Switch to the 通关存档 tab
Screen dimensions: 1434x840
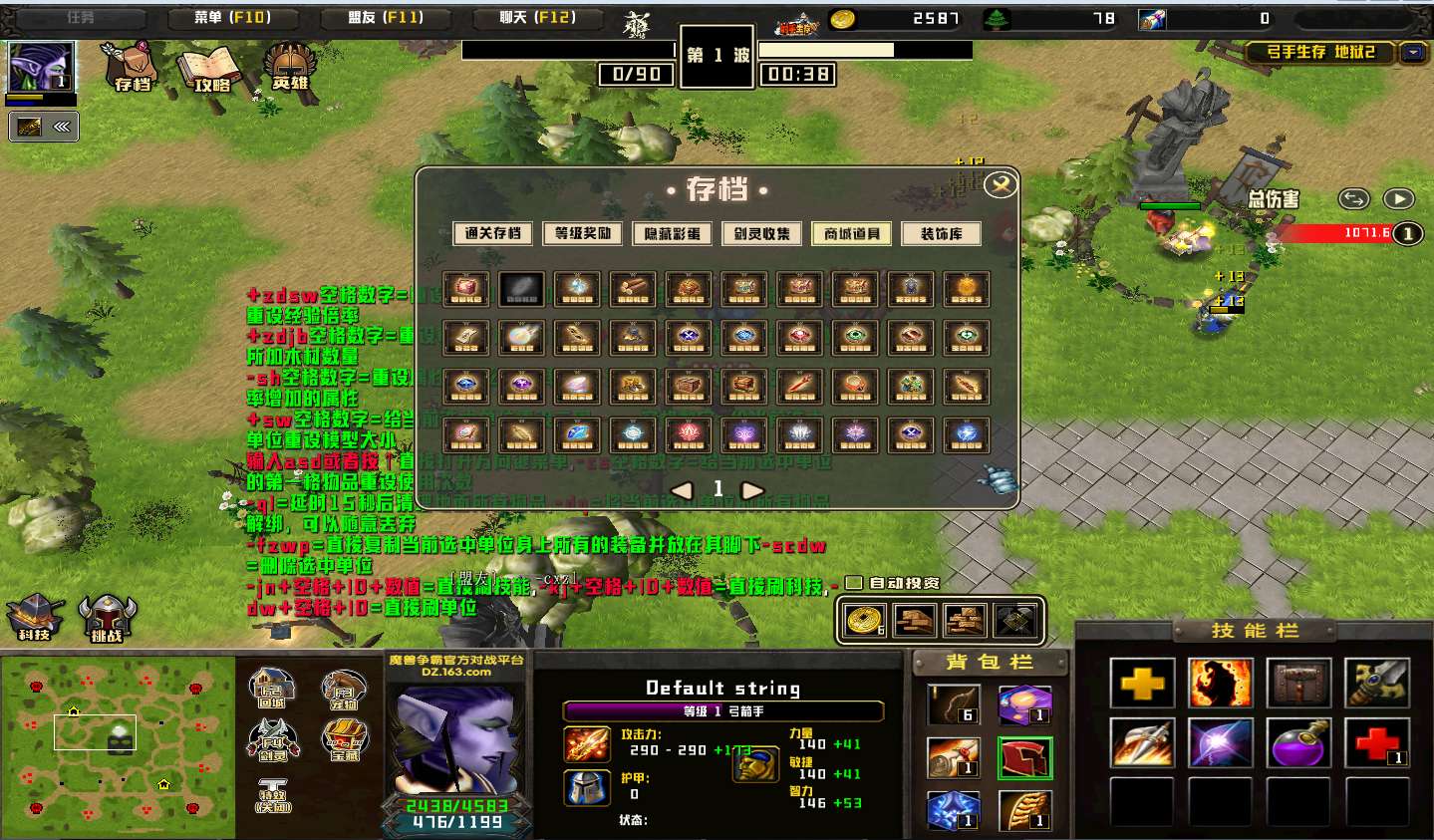tap(493, 233)
